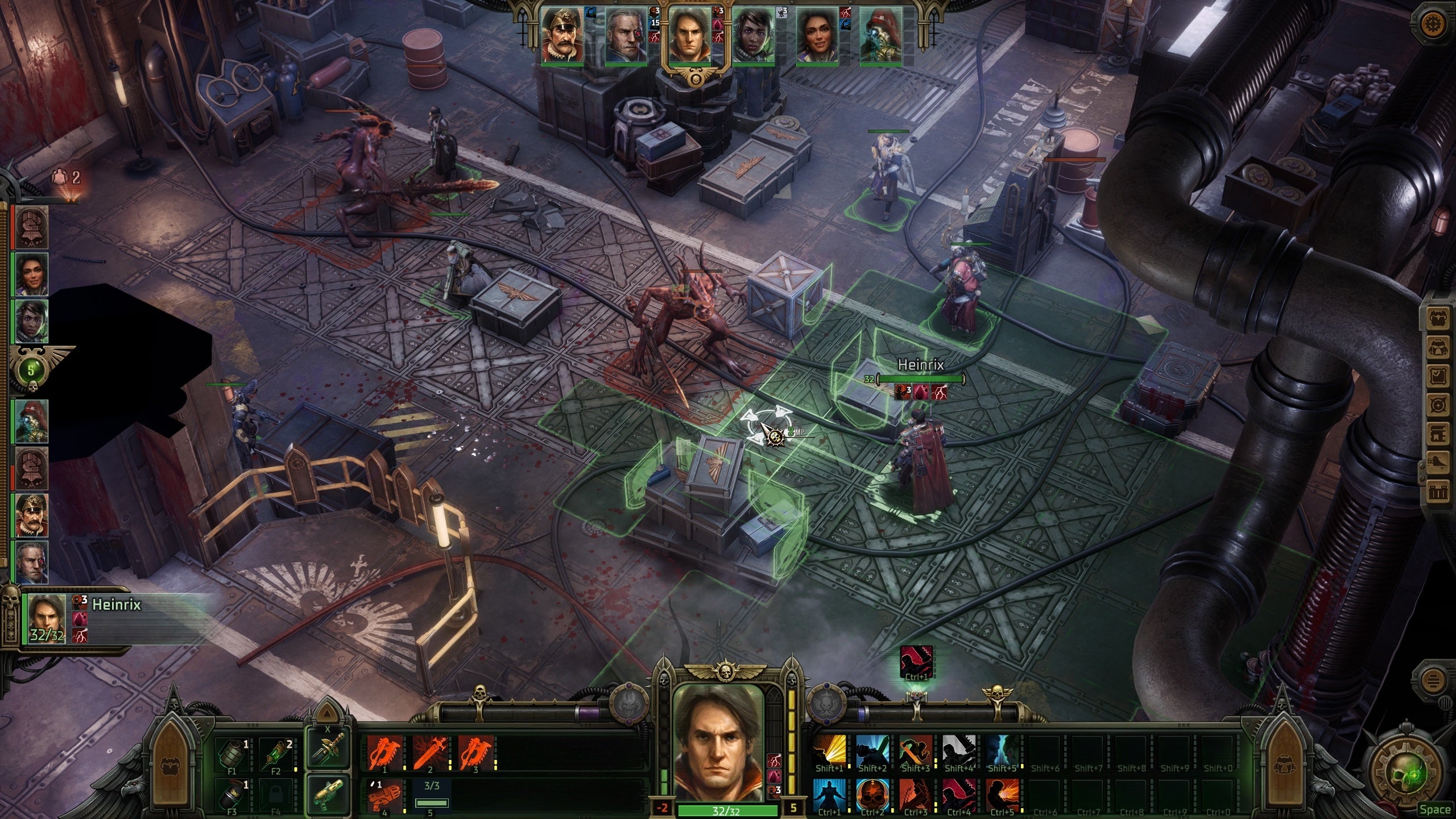Select the frag grenade in slot F1

232,753
